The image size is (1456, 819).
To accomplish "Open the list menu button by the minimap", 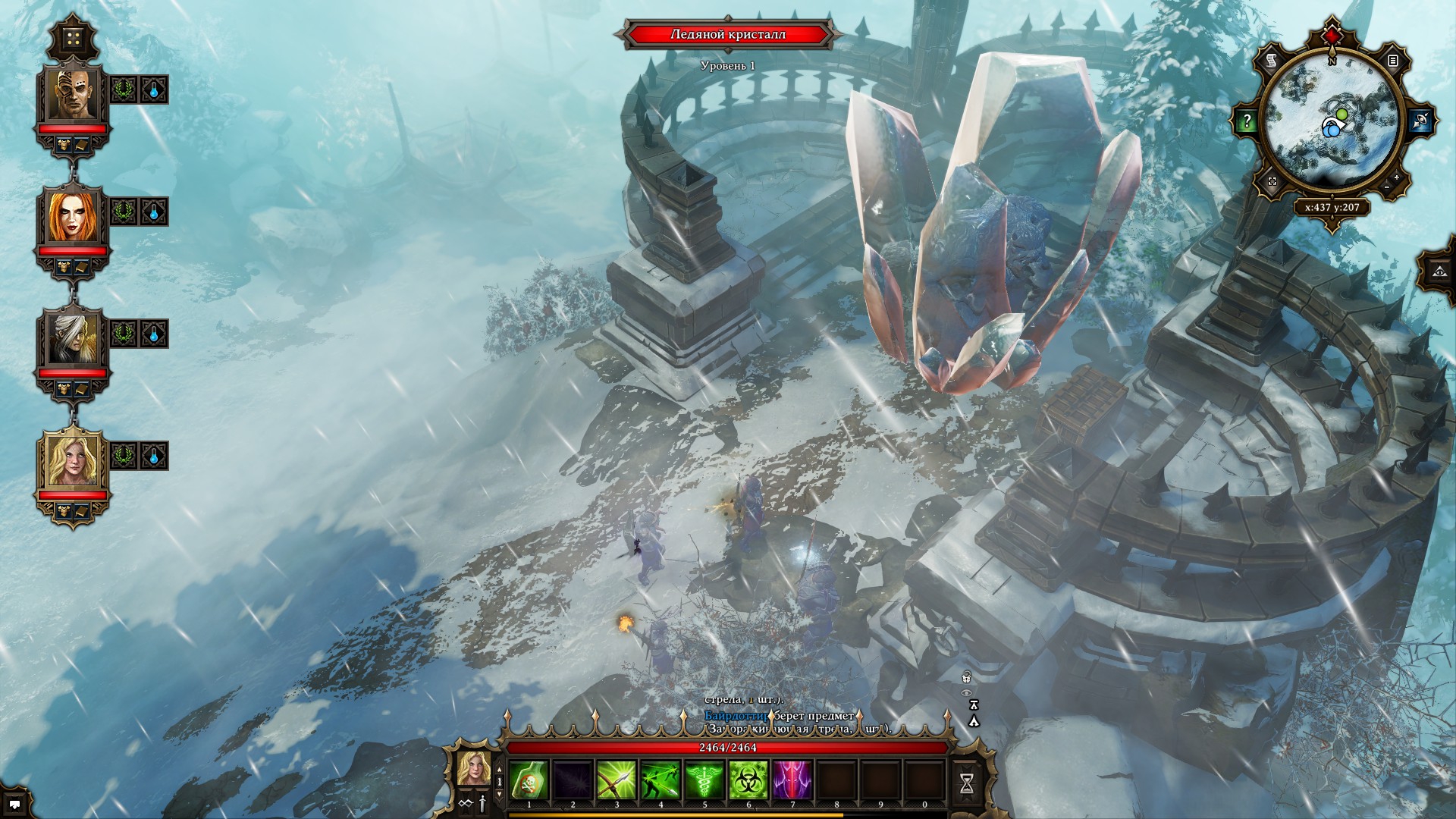I will click(x=1392, y=60).
